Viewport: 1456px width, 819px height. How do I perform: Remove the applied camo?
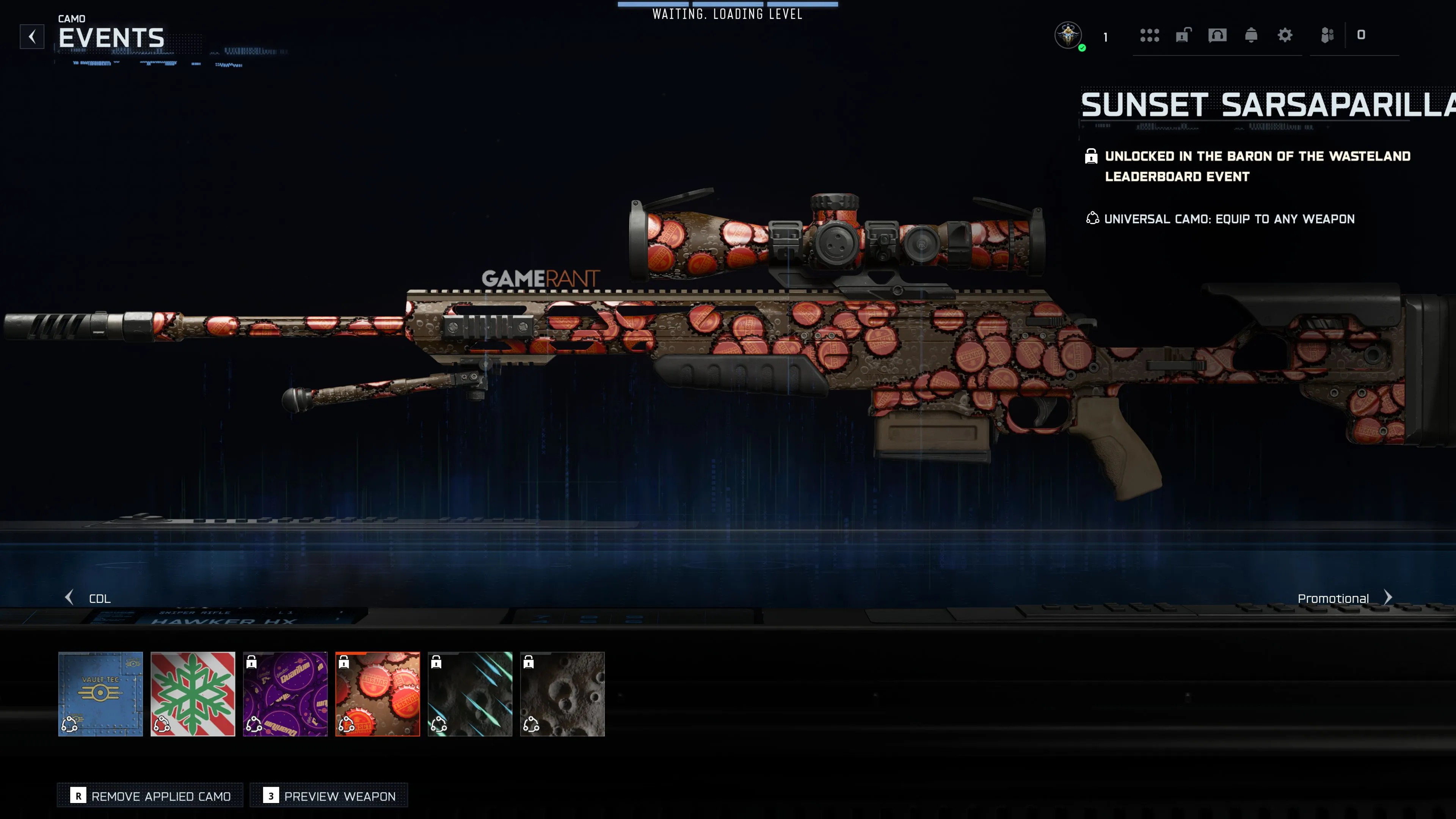coord(151,796)
